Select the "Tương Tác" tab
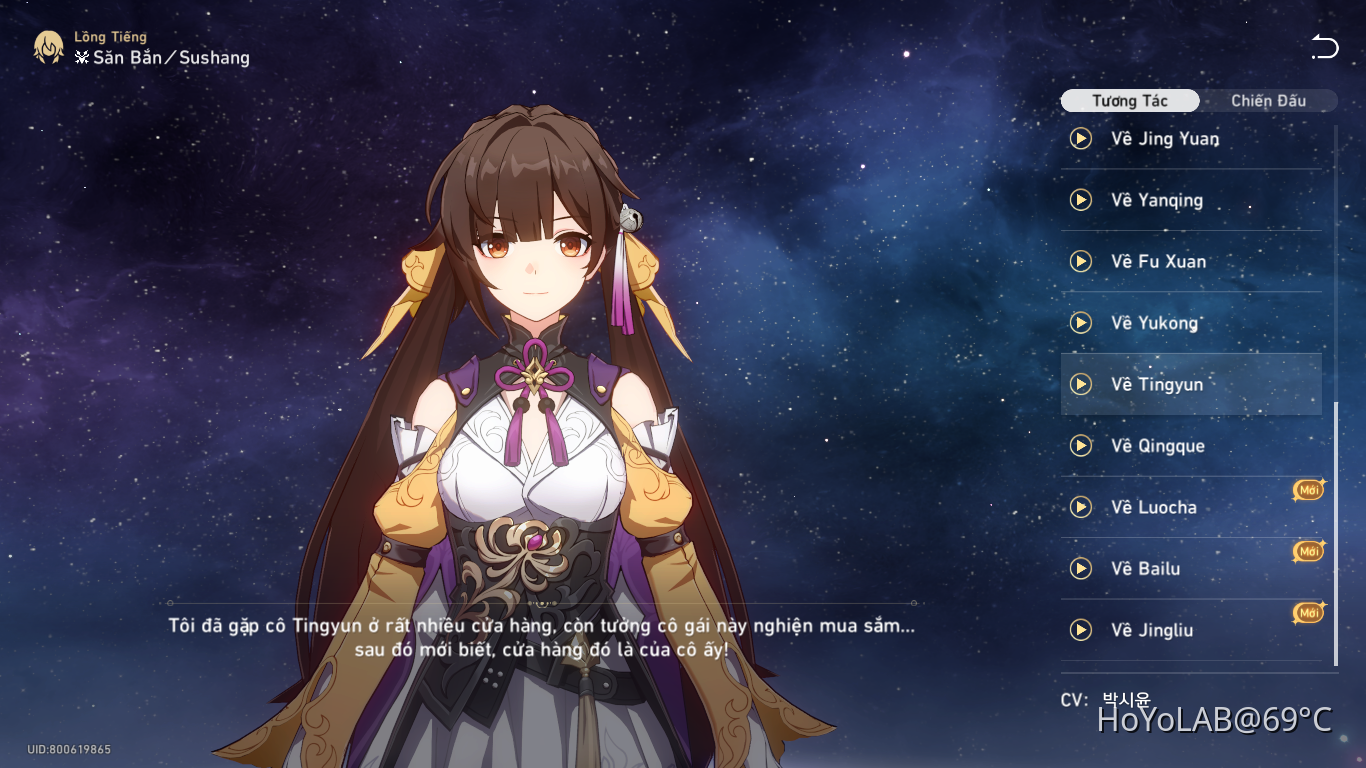Viewport: 1366px width, 768px height. 1130,100
